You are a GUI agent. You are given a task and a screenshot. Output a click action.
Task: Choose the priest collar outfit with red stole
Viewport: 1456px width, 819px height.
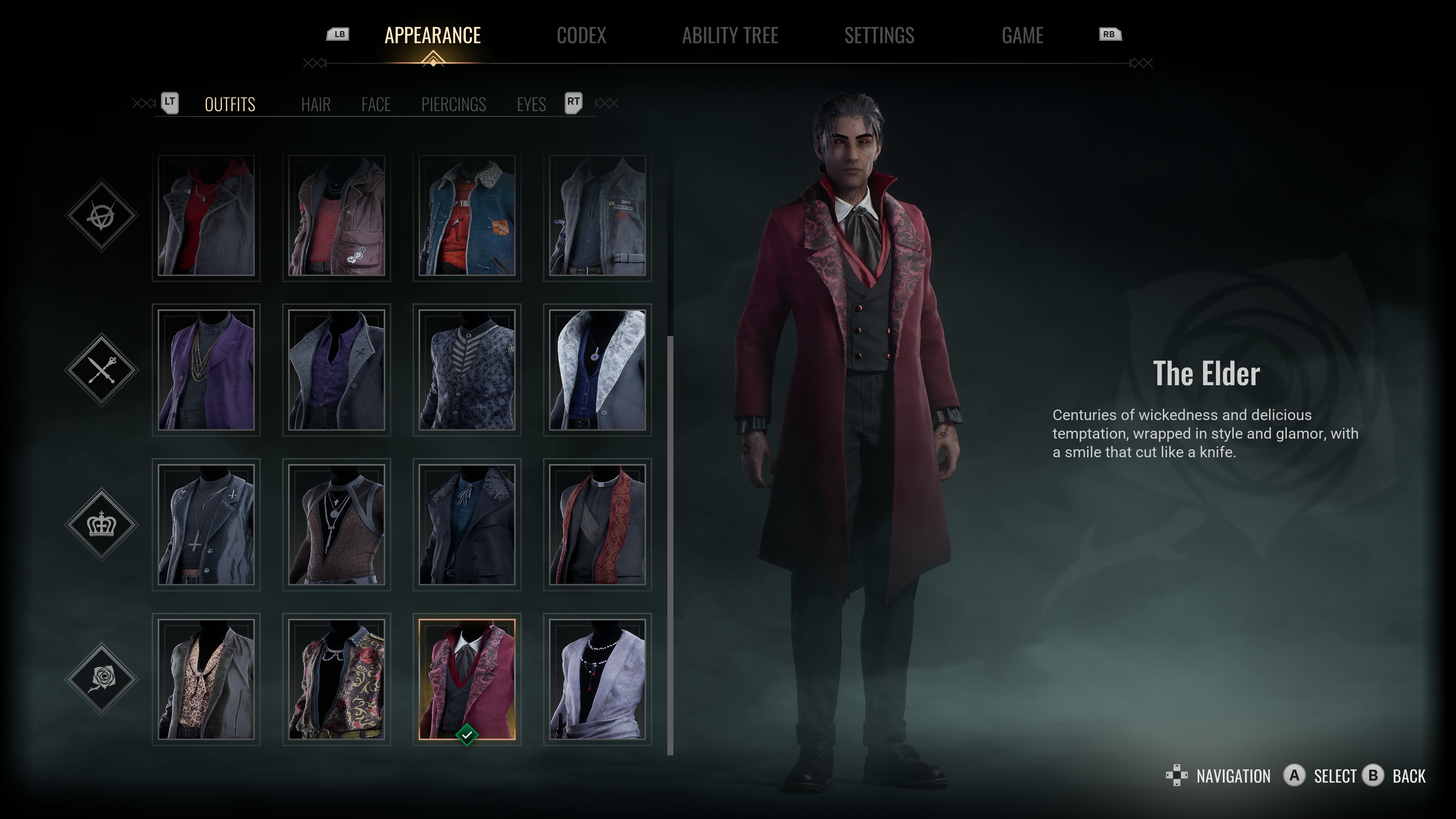coord(597,524)
